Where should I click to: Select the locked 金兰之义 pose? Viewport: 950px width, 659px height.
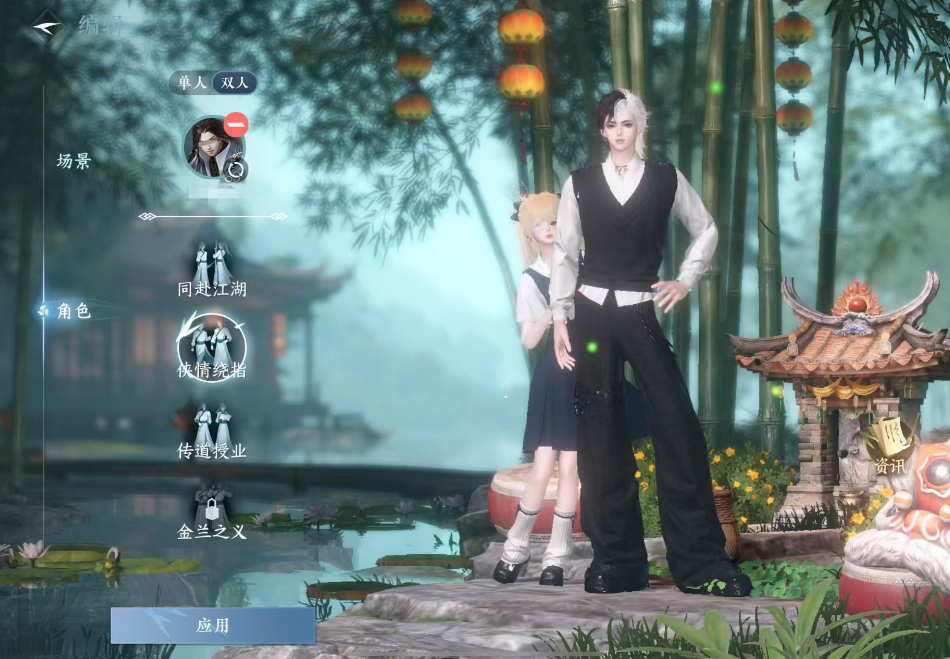[x=212, y=511]
